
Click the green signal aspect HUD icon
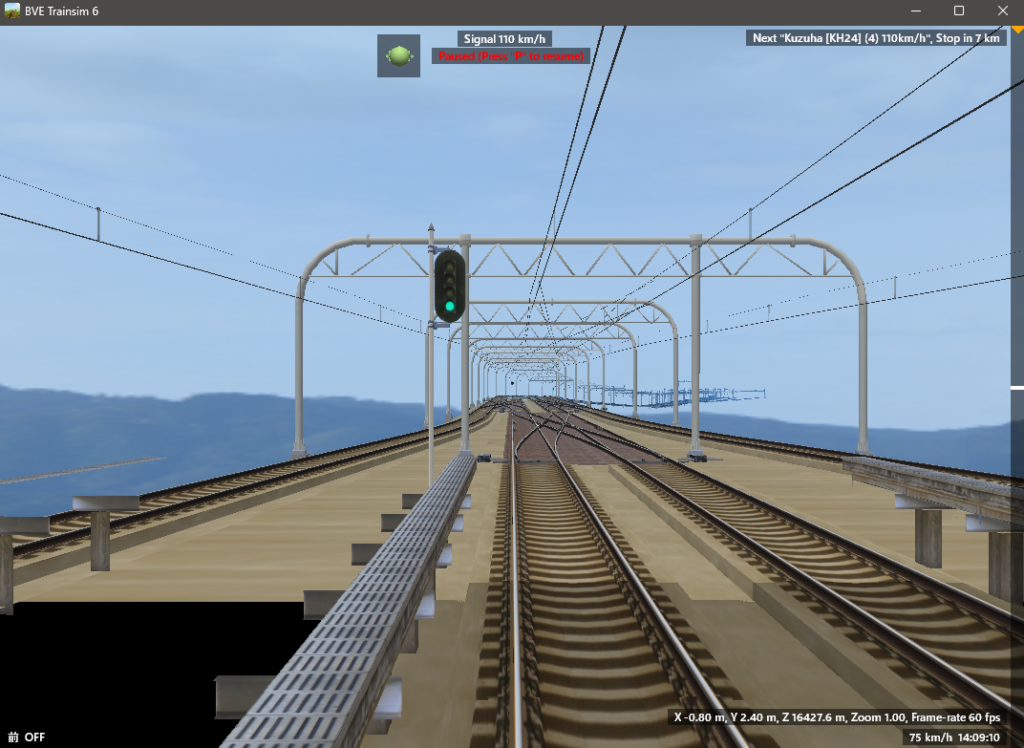[398, 56]
